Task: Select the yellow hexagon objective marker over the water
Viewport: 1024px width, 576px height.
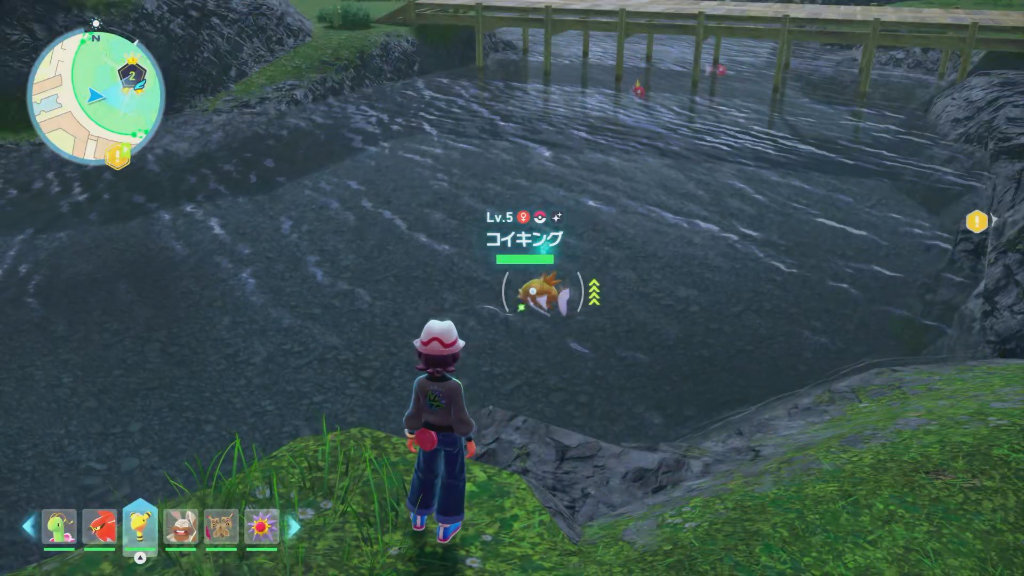Action: click(x=977, y=221)
